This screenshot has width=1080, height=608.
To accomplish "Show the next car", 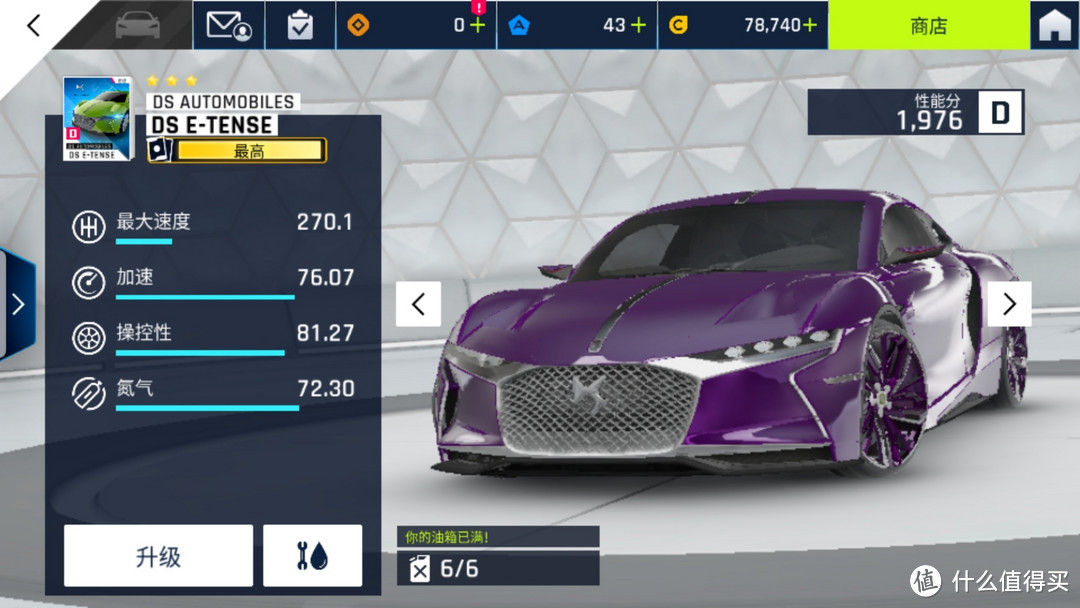I will pyautogui.click(x=1009, y=304).
